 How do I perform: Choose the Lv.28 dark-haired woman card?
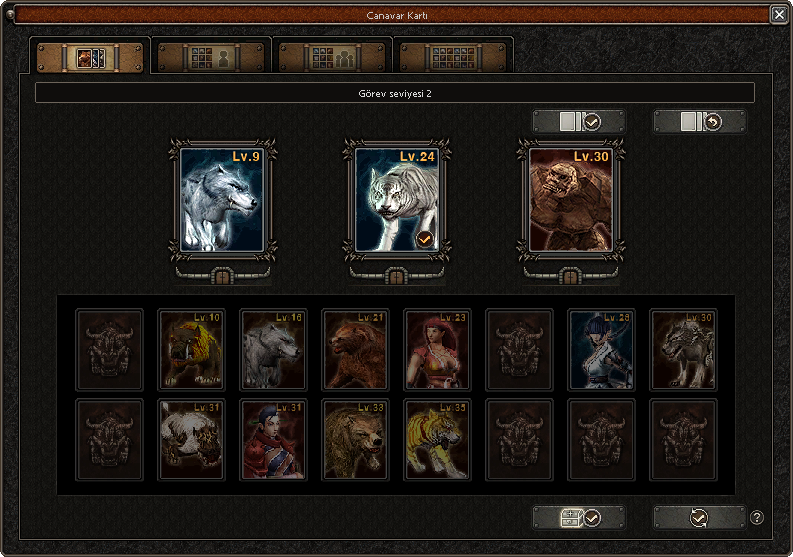(602, 348)
